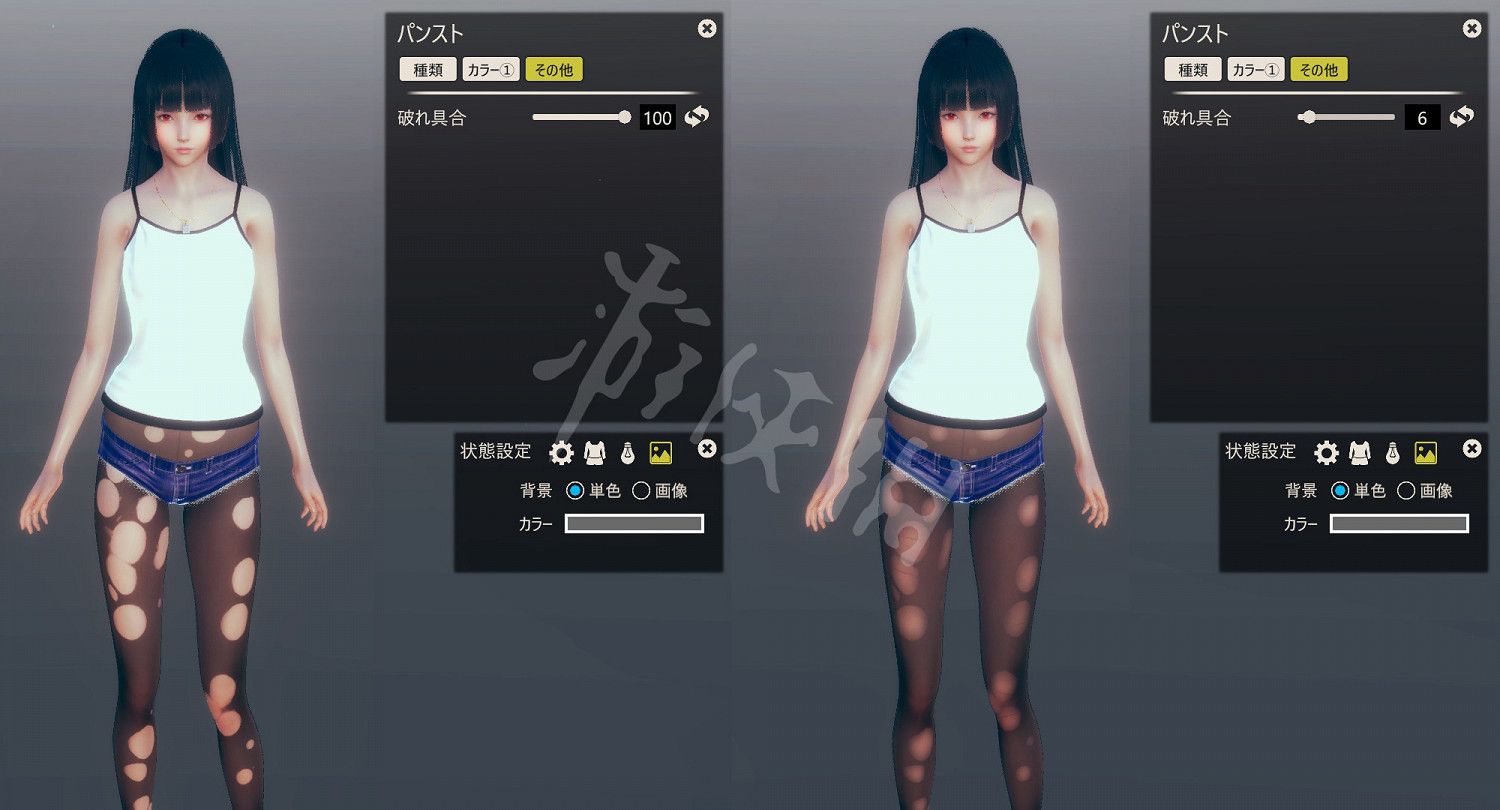The height and width of the screenshot is (810, 1500).
Task: Select the 画像 radio button in right panel
Action: (x=1404, y=490)
